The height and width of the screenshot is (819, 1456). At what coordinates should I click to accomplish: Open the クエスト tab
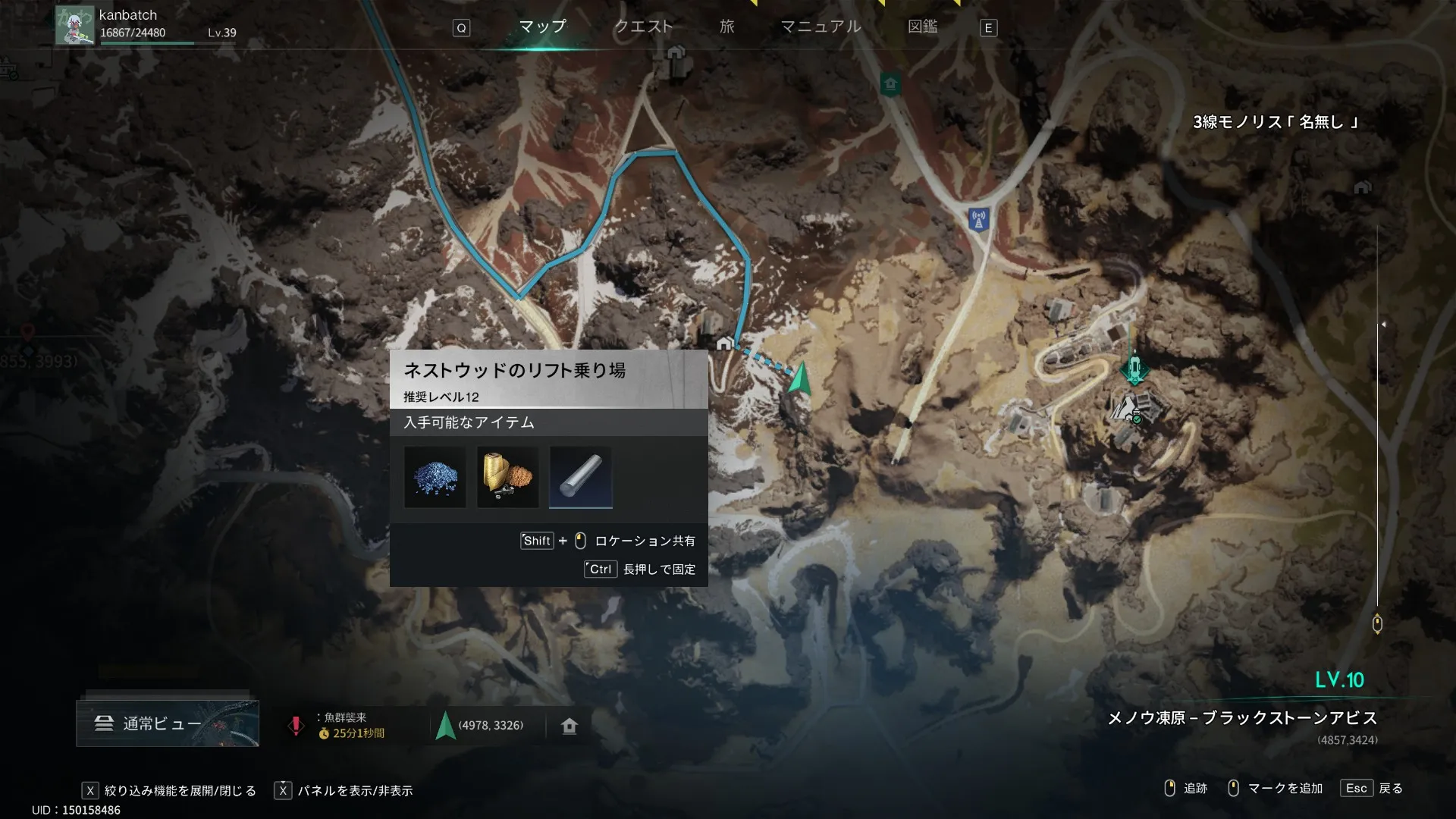[643, 27]
